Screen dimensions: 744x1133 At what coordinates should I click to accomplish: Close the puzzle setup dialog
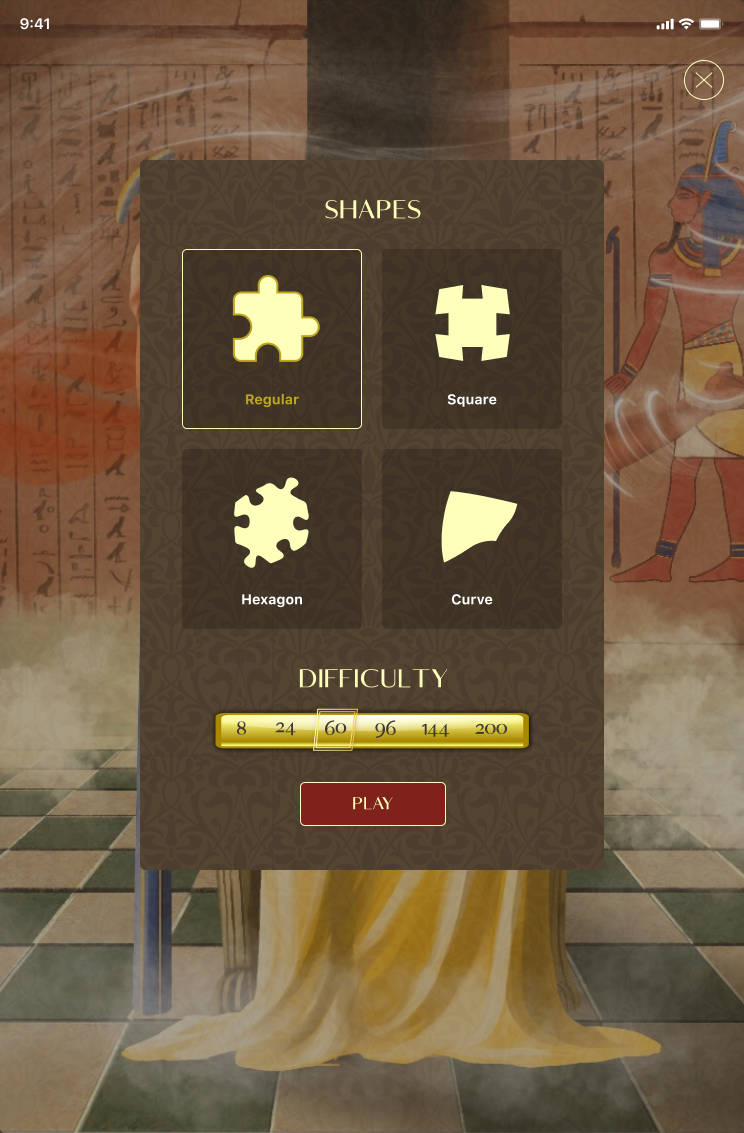pyautogui.click(x=704, y=80)
